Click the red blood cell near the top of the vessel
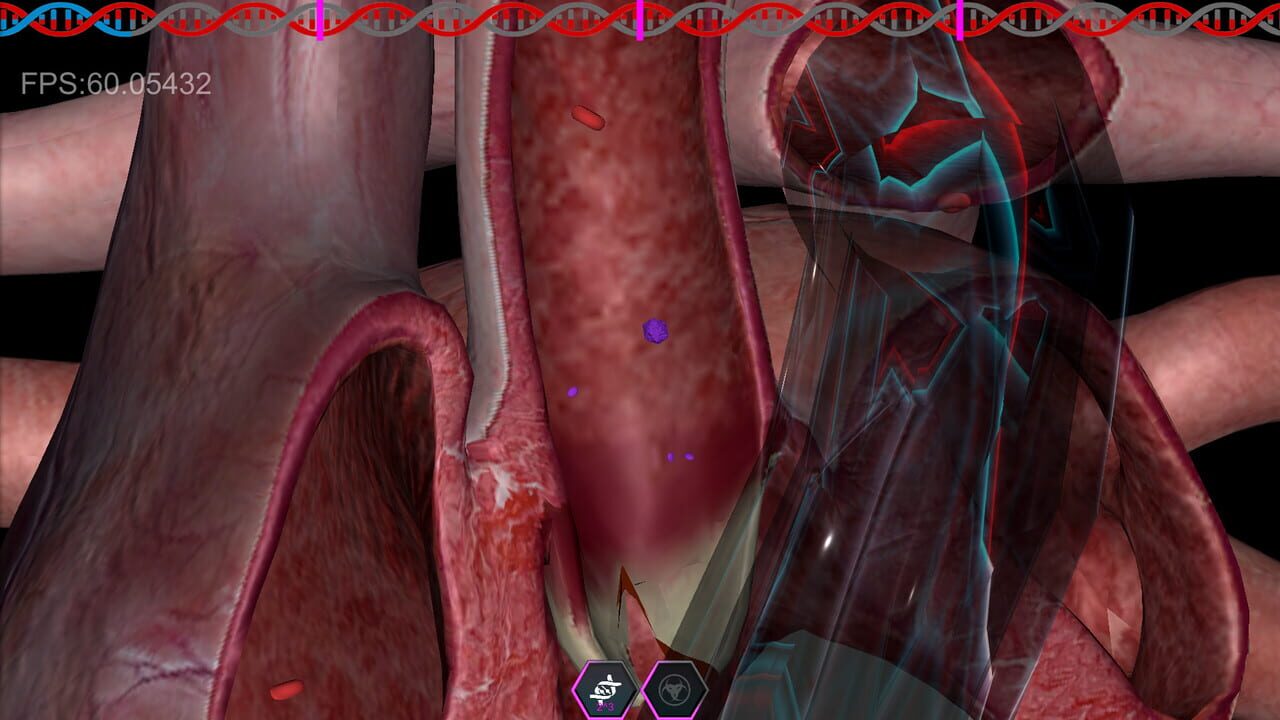The image size is (1280, 720). [x=588, y=118]
